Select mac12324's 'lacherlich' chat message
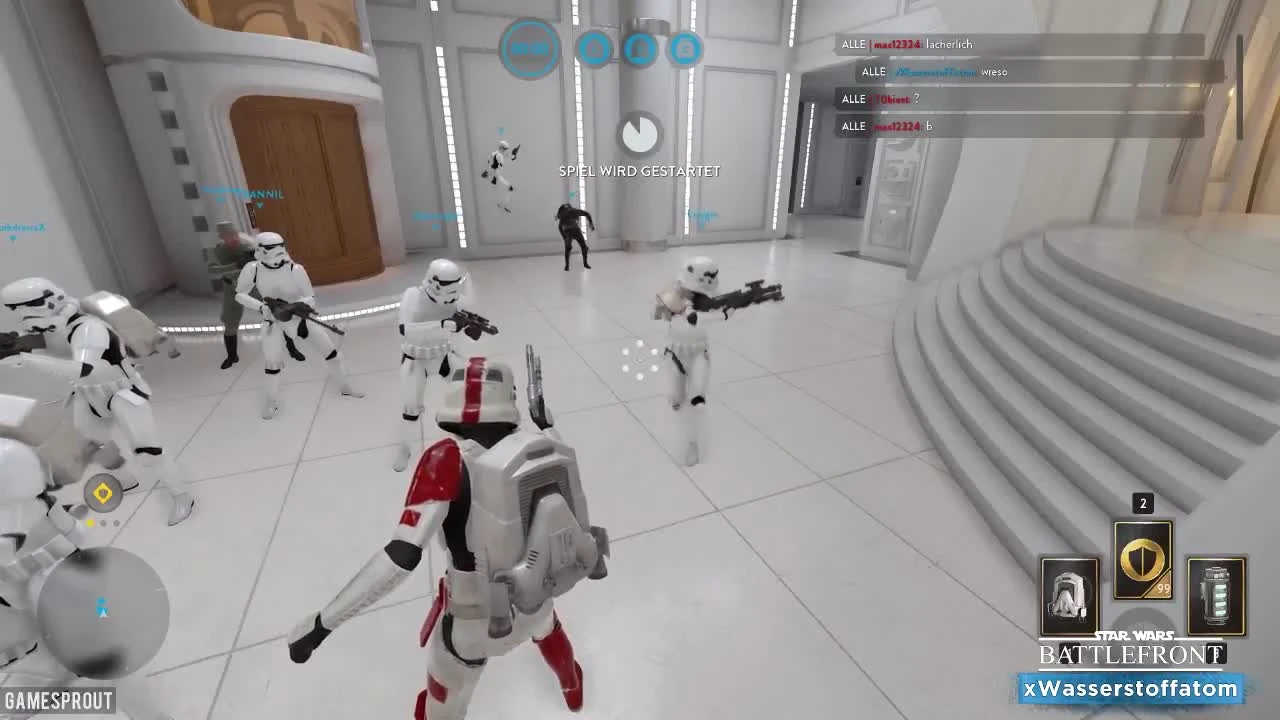Image resolution: width=1280 pixels, height=720 pixels. [945, 44]
